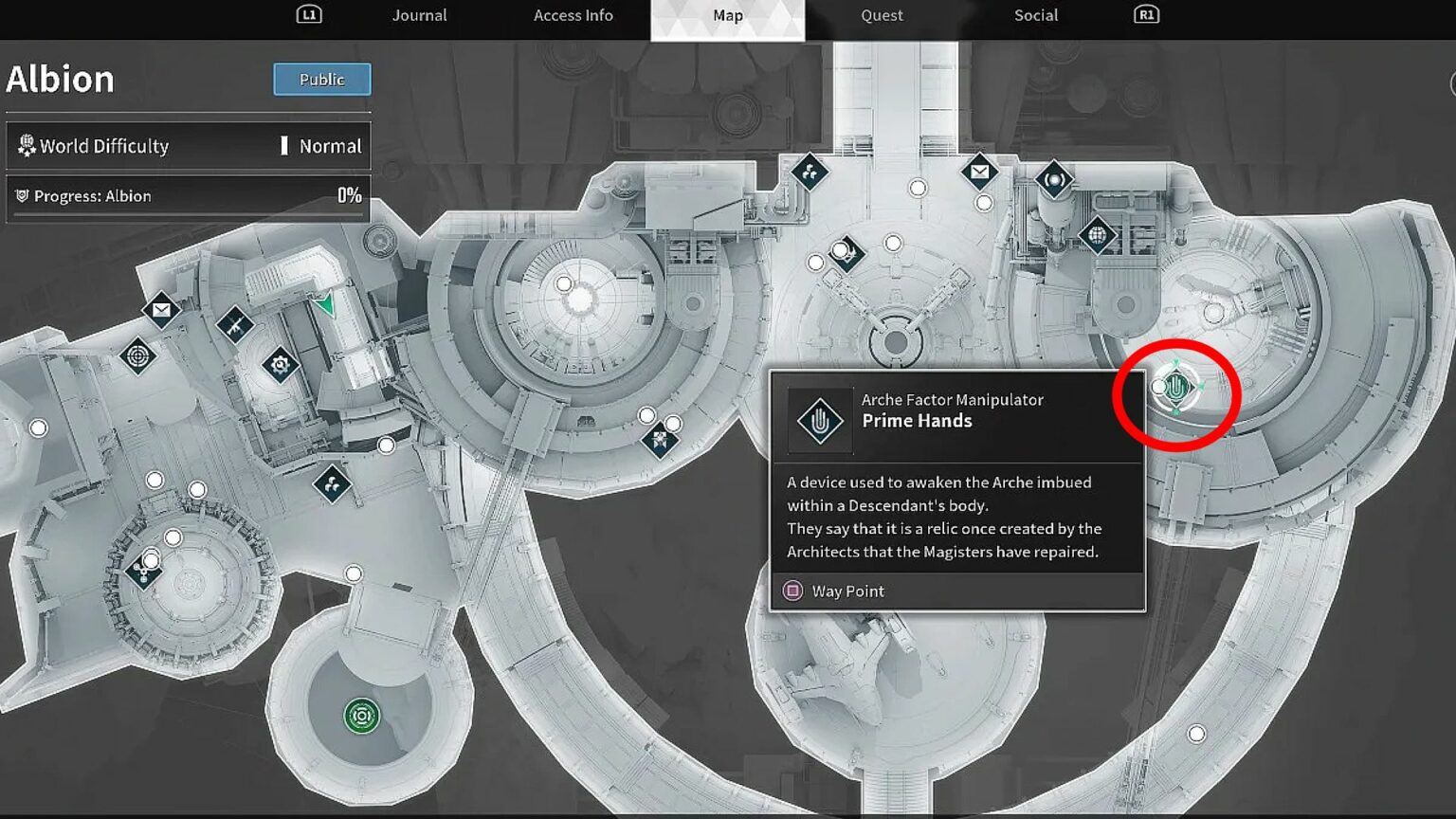Select the globe world map icon on the right

pyautogui.click(x=1097, y=234)
